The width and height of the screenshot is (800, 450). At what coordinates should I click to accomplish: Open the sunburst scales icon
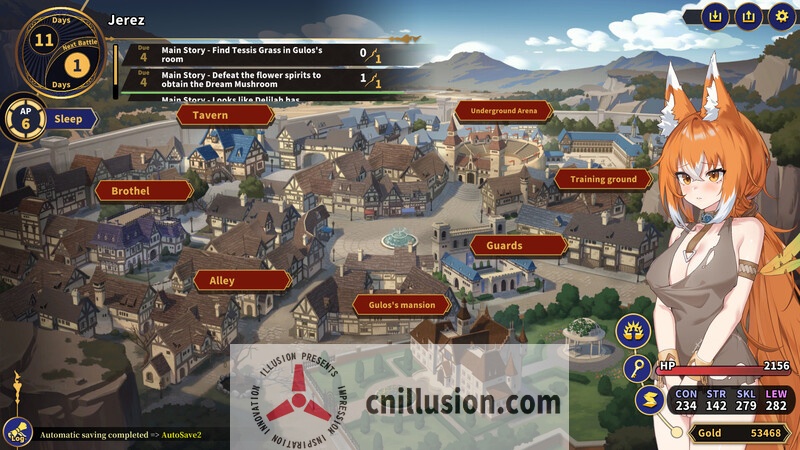click(x=633, y=329)
